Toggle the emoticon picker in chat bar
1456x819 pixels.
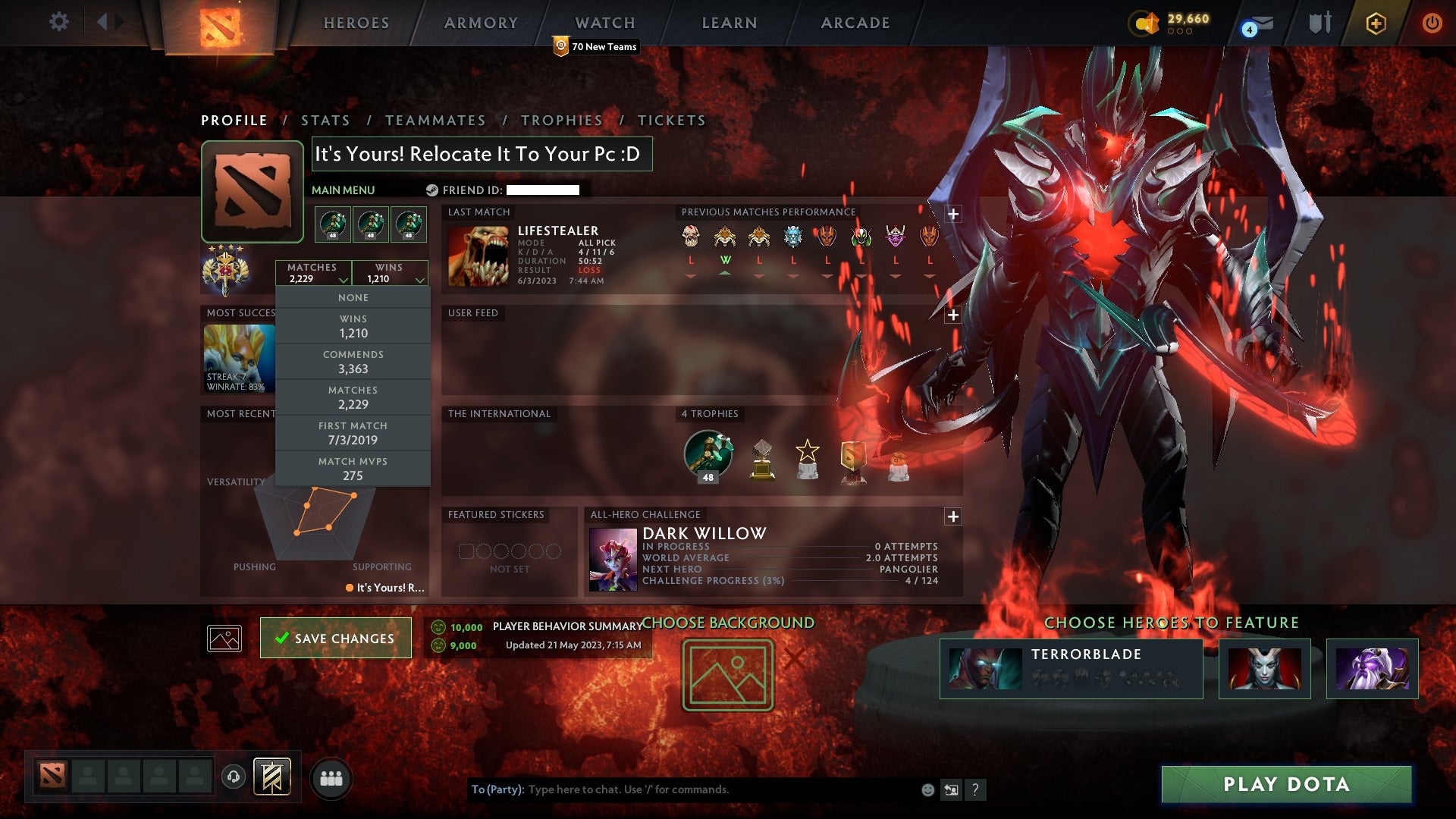pos(928,789)
